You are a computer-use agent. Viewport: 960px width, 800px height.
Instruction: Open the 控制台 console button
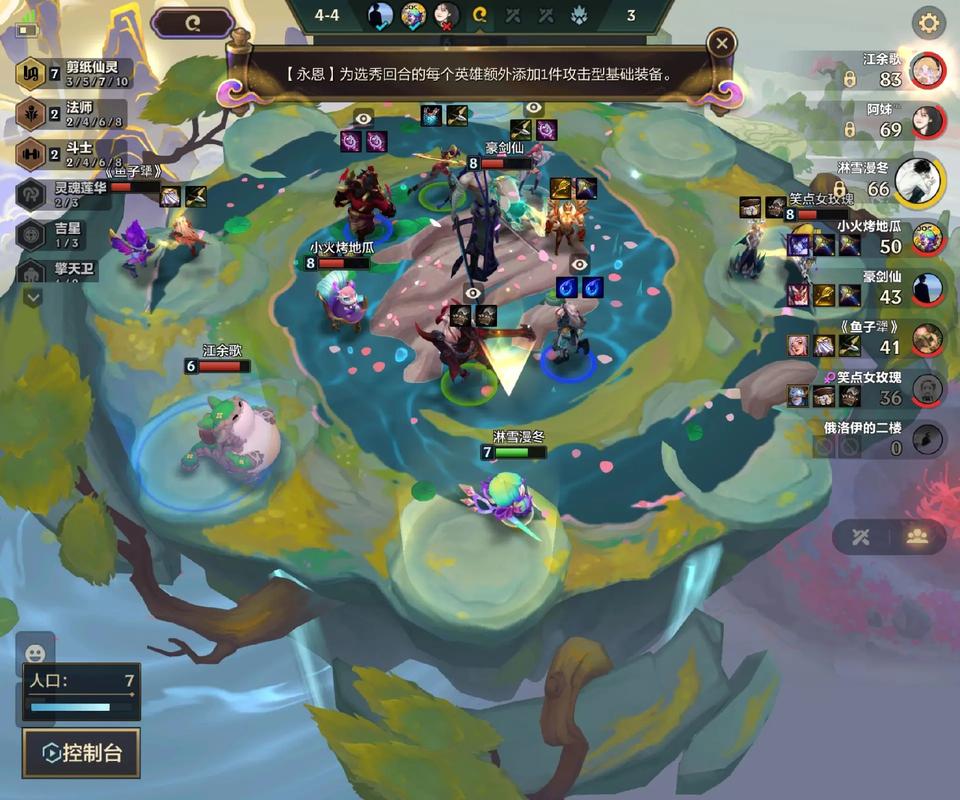pos(81,753)
